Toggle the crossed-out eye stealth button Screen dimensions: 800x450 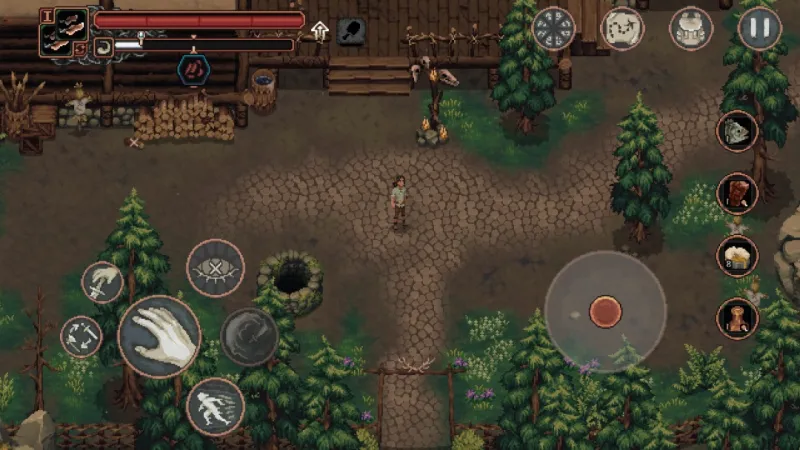[x=215, y=268]
